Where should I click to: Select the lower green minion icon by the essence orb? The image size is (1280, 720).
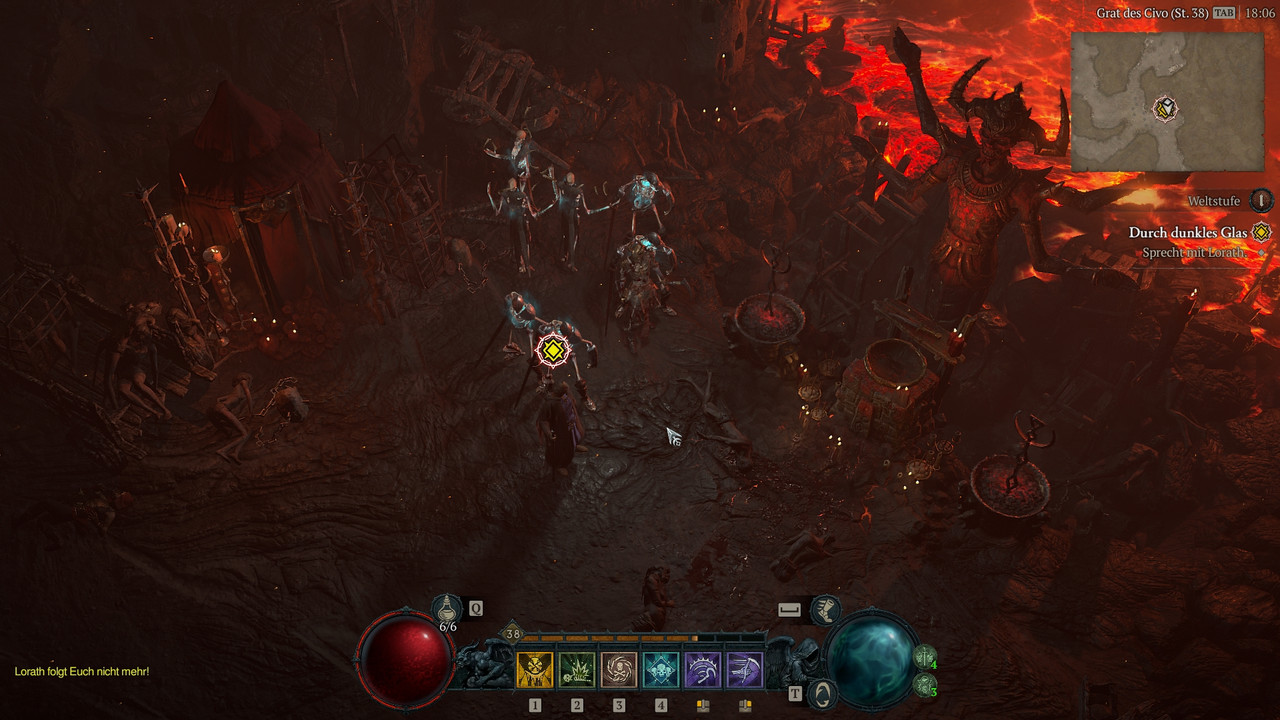(x=925, y=685)
